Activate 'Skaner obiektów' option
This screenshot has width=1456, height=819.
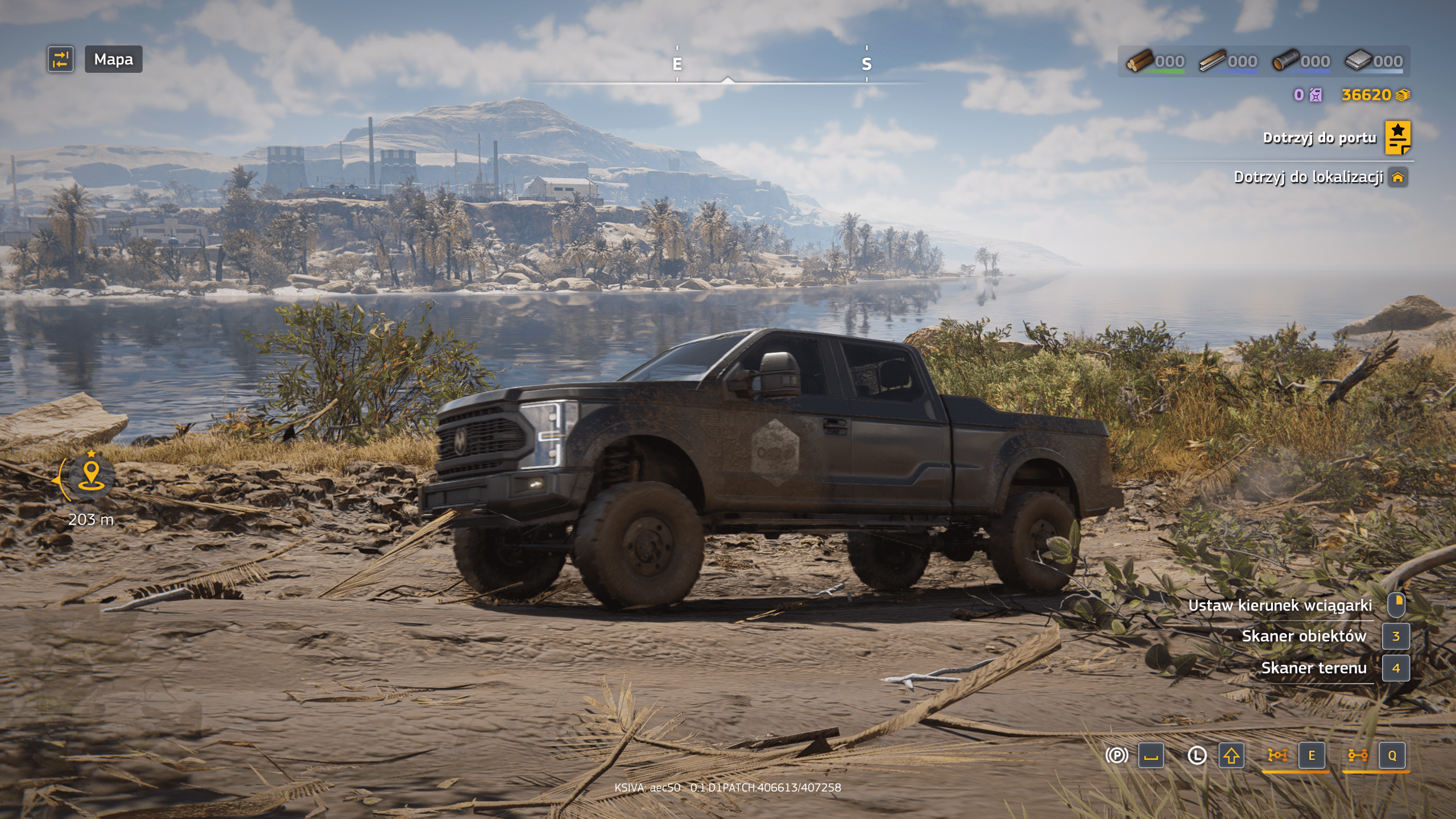point(1304,636)
